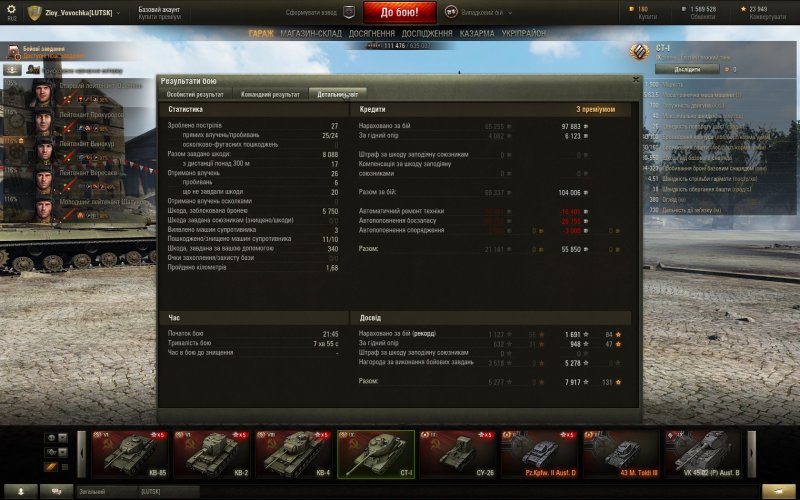Viewport: 800px width, 500px height.
Task: Choose the Pz.Kpfw. II Ausf. D tank
Action: tap(541, 453)
